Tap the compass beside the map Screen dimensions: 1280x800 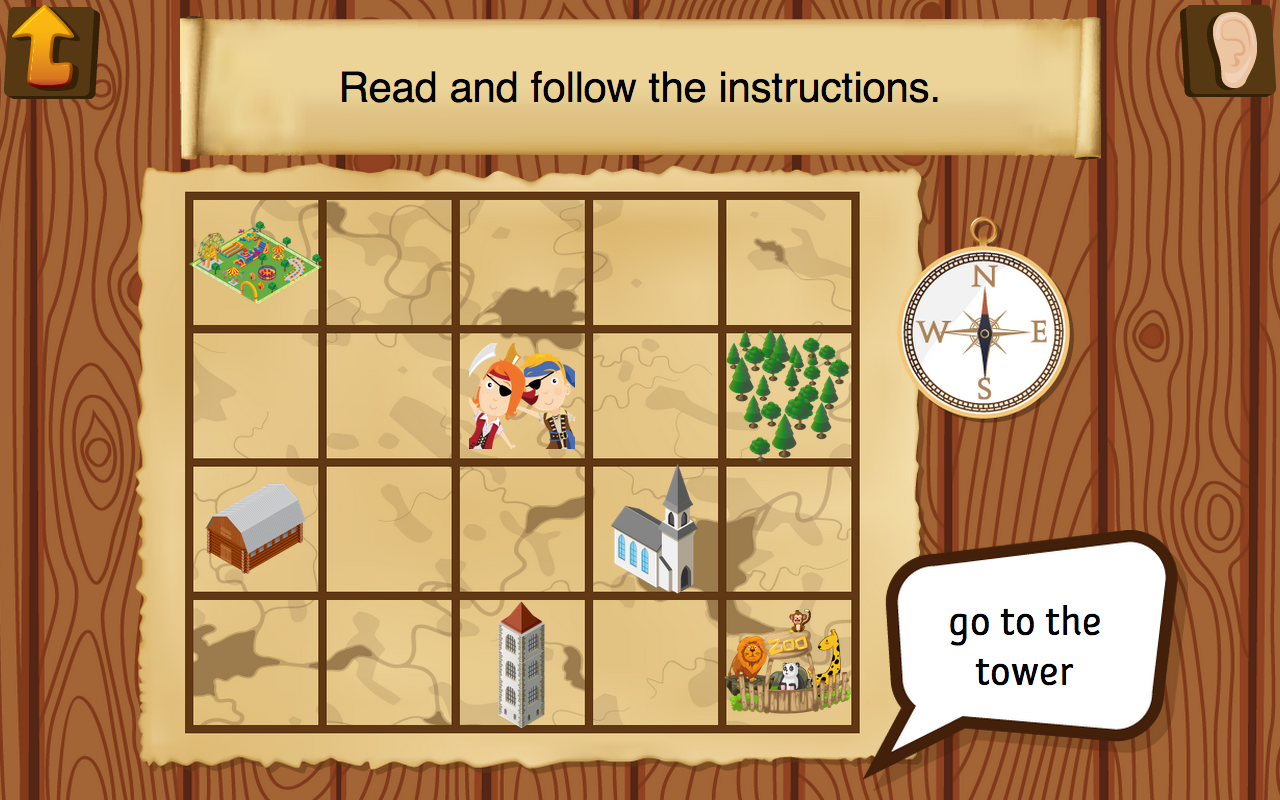pos(983,330)
